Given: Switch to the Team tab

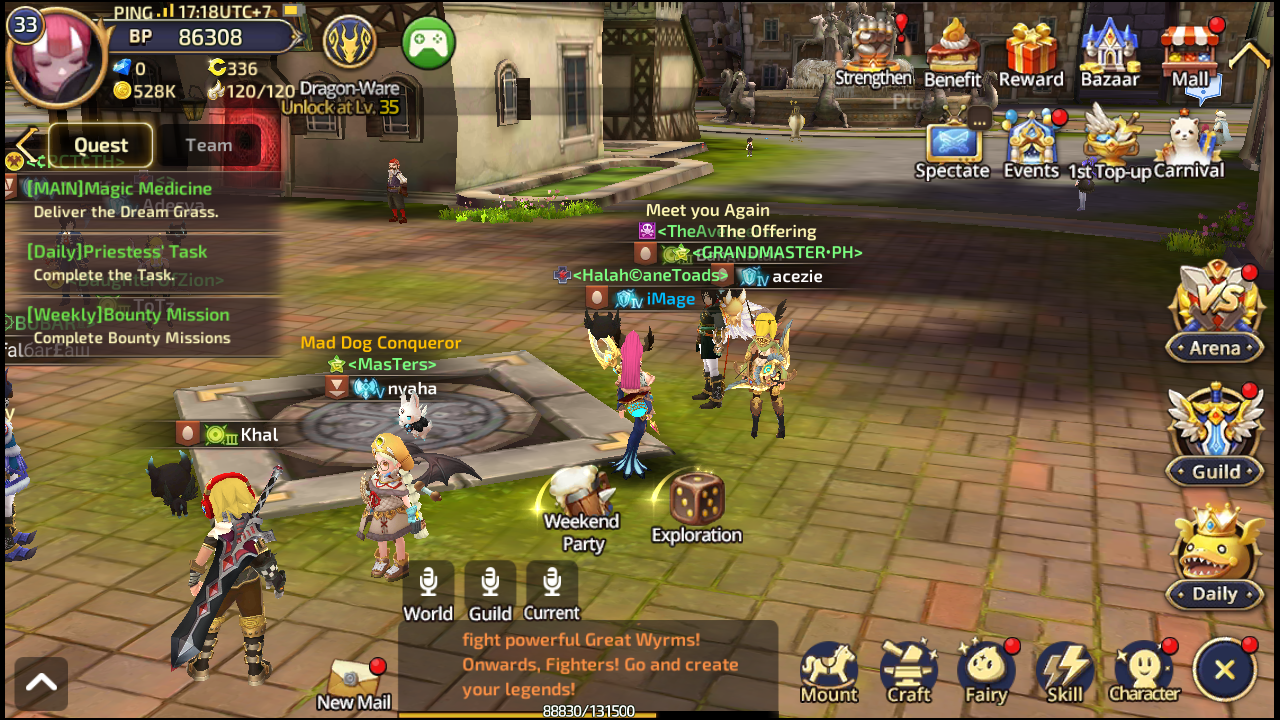Looking at the screenshot, I should tap(209, 145).
